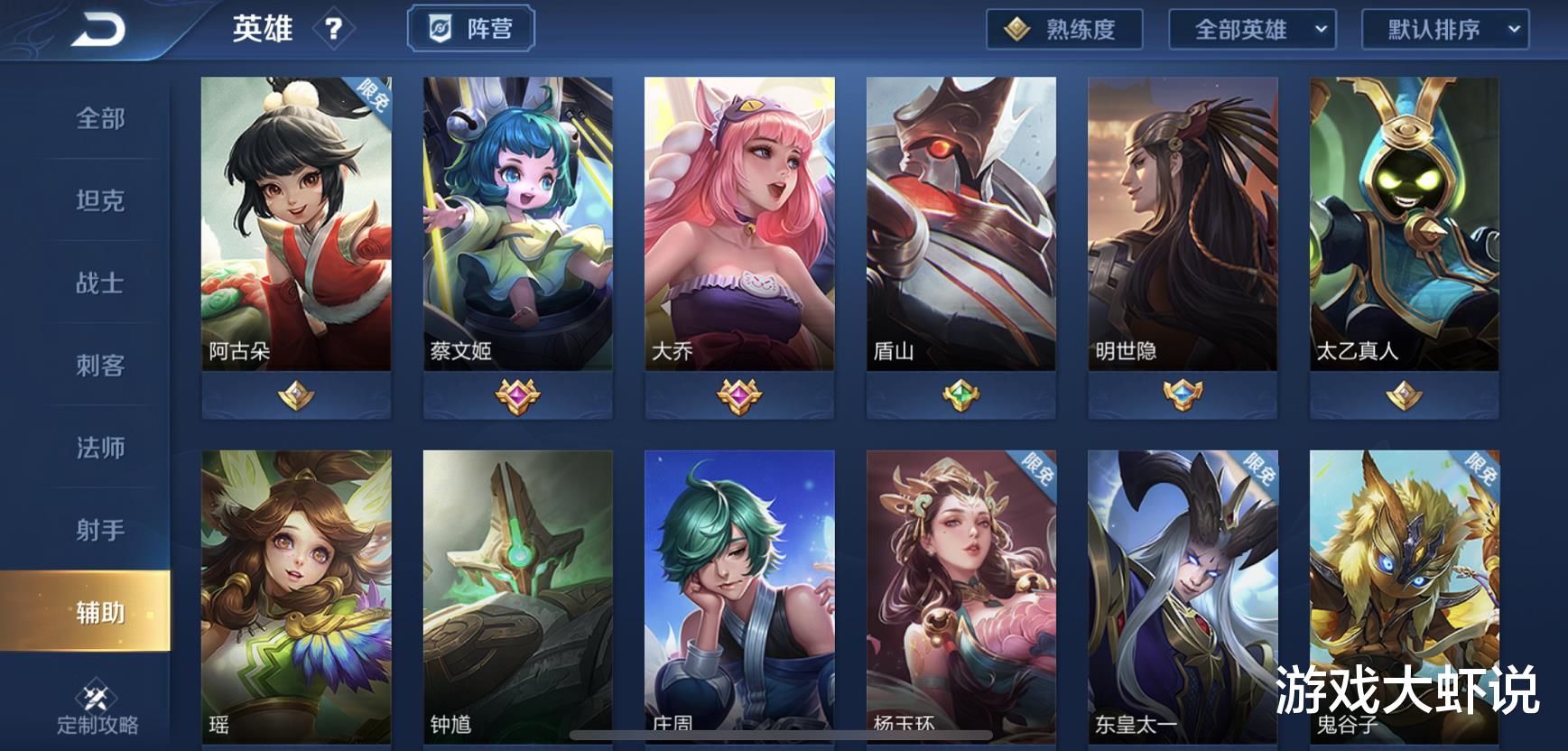1568x751 pixels.
Task: Click the help question mark next to 英雄
Action: click(x=336, y=30)
